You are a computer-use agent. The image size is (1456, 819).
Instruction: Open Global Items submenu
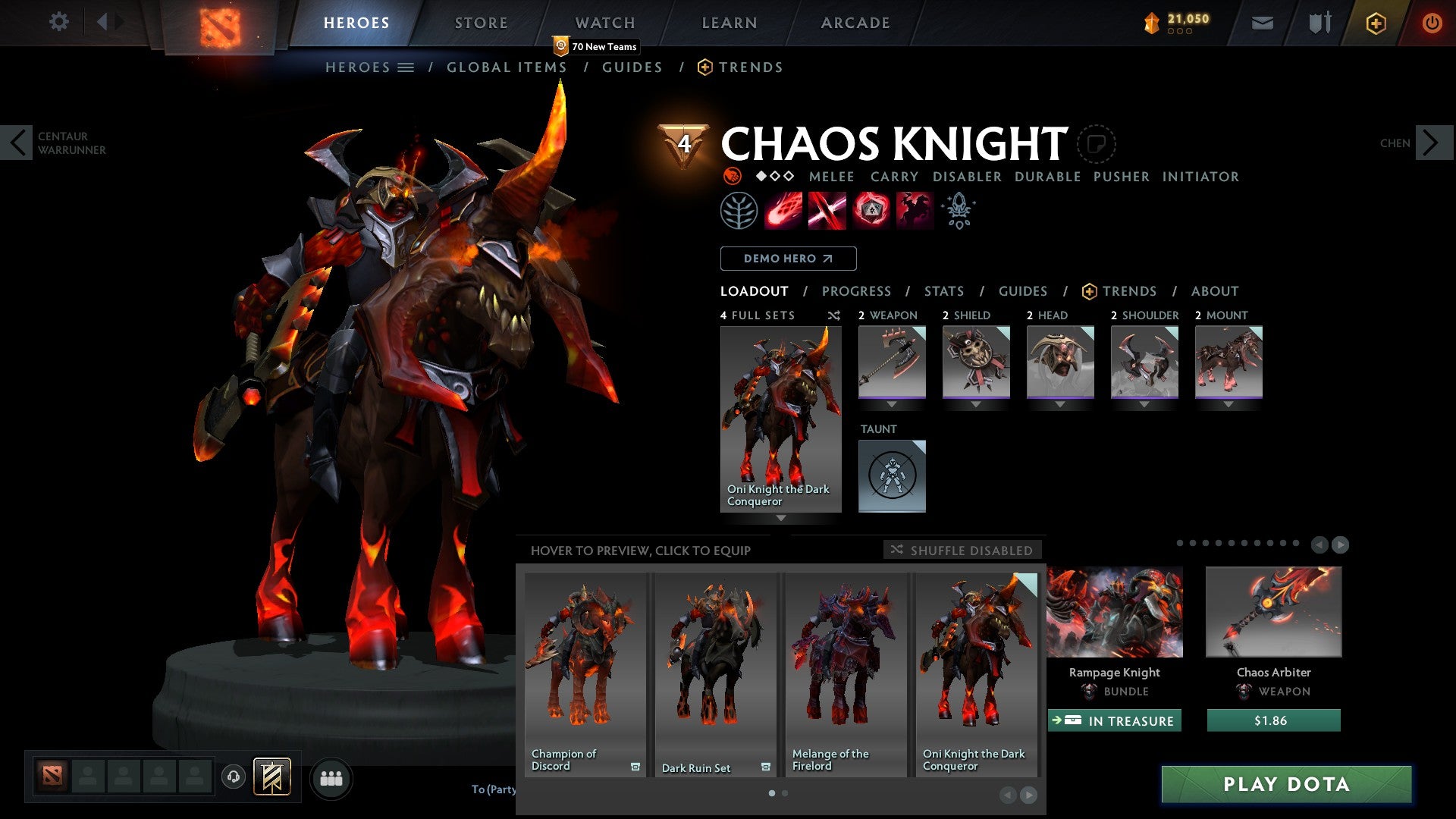point(507,67)
